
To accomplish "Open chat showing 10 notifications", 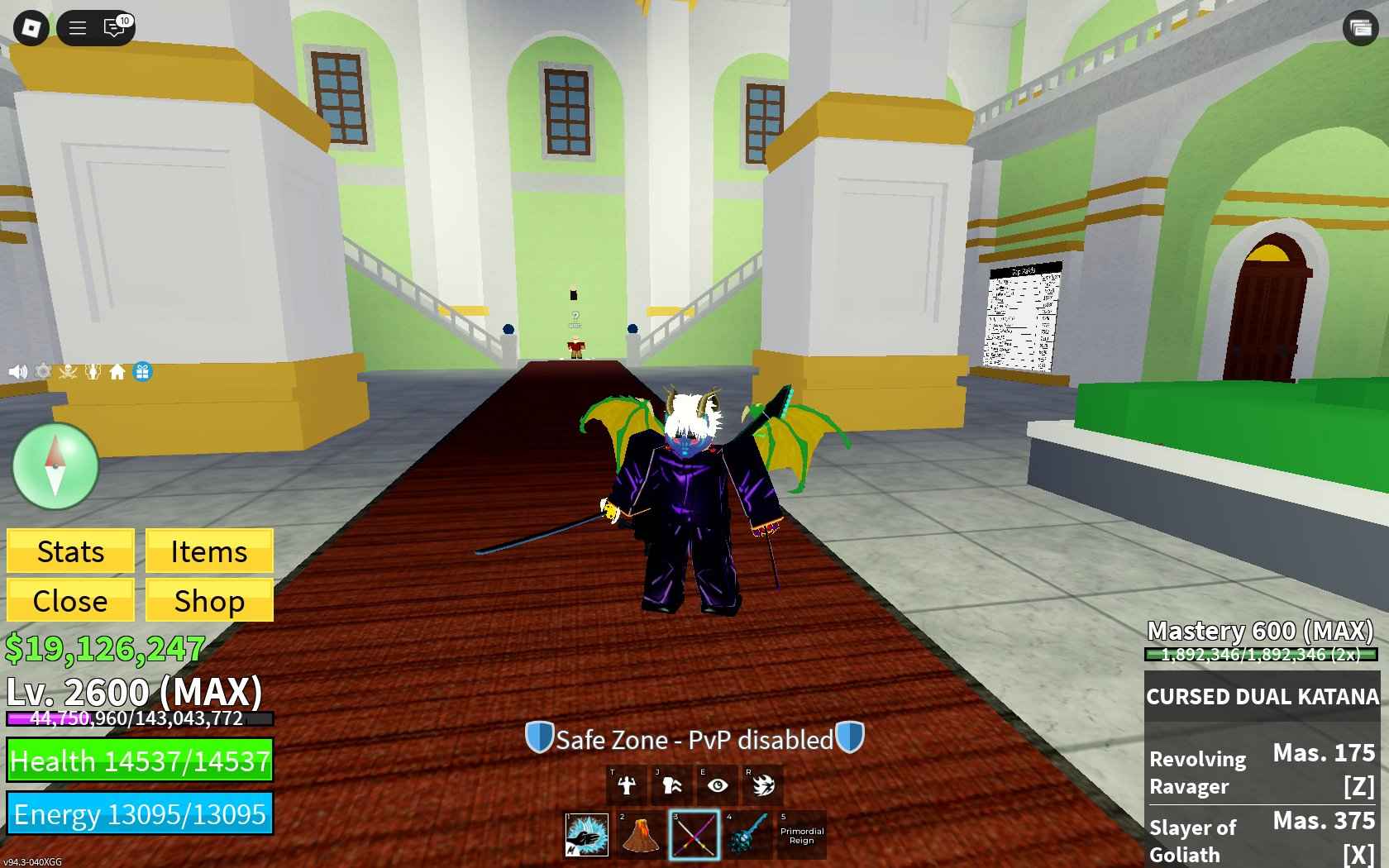I will 114,27.
